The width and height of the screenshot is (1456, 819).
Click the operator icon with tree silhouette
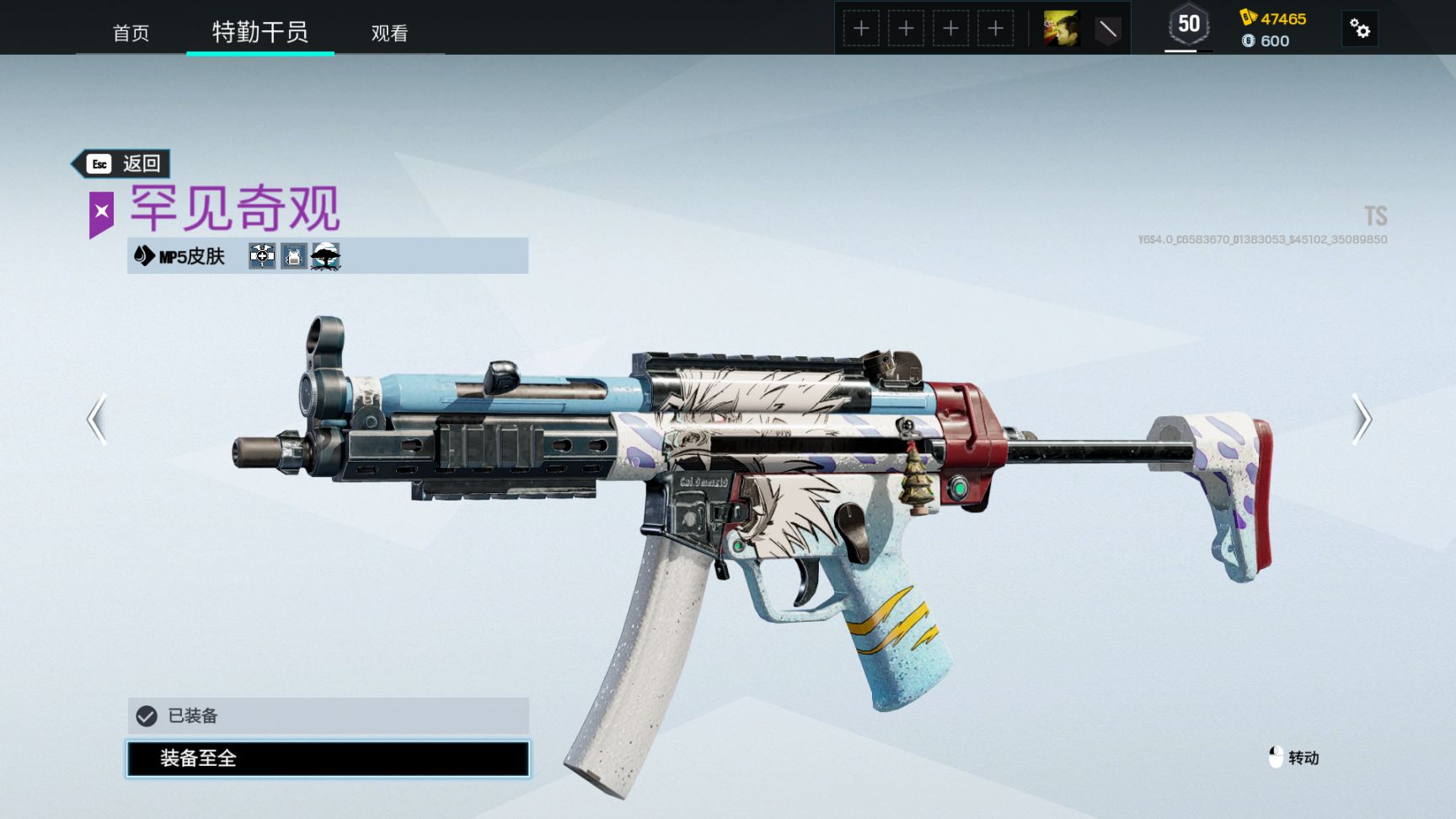[325, 256]
